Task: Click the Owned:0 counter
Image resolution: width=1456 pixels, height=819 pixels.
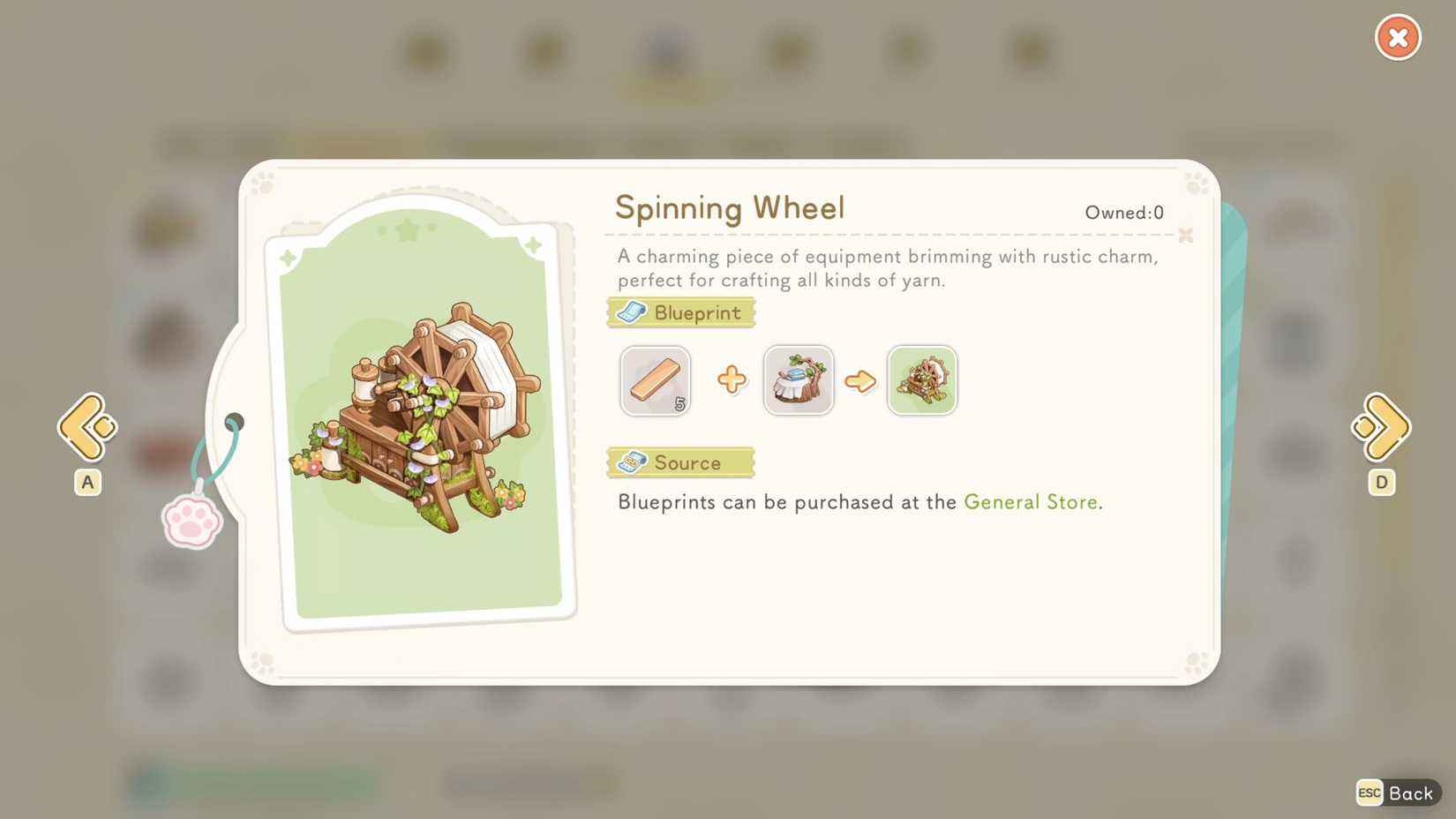Action: [1124, 212]
